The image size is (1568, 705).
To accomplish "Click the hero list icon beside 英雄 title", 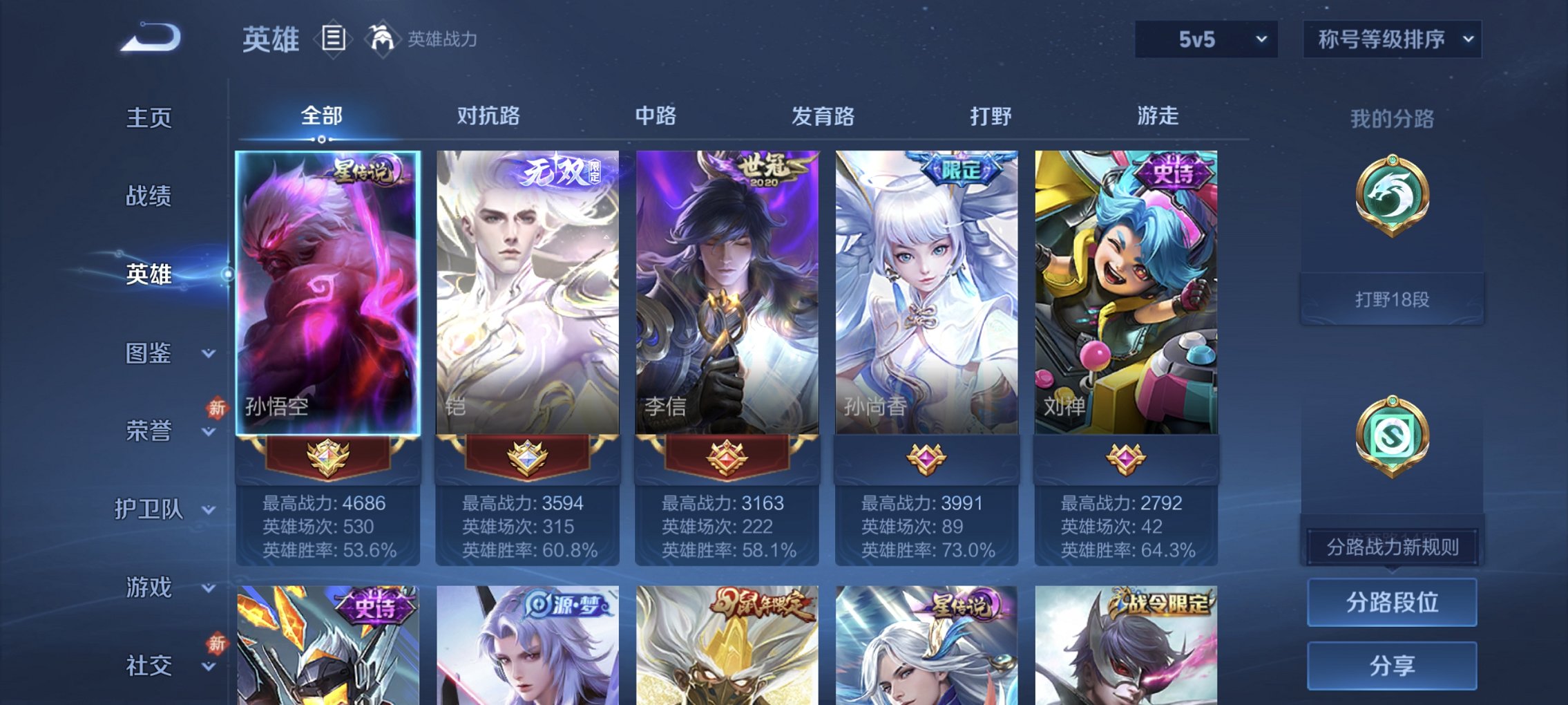I will tap(334, 39).
